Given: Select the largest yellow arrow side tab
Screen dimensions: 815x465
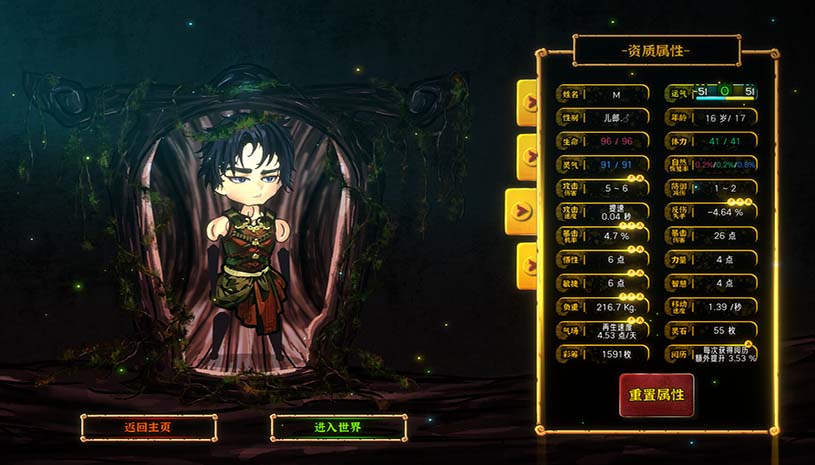Looking at the screenshot, I should [x=522, y=211].
